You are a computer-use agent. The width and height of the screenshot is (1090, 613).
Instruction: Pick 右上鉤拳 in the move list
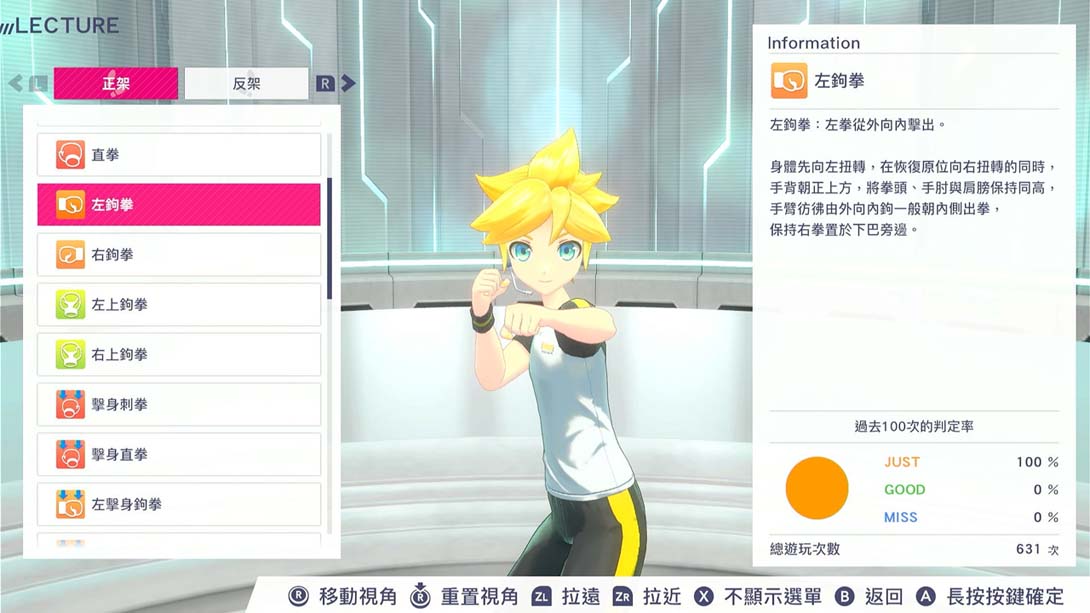point(179,355)
